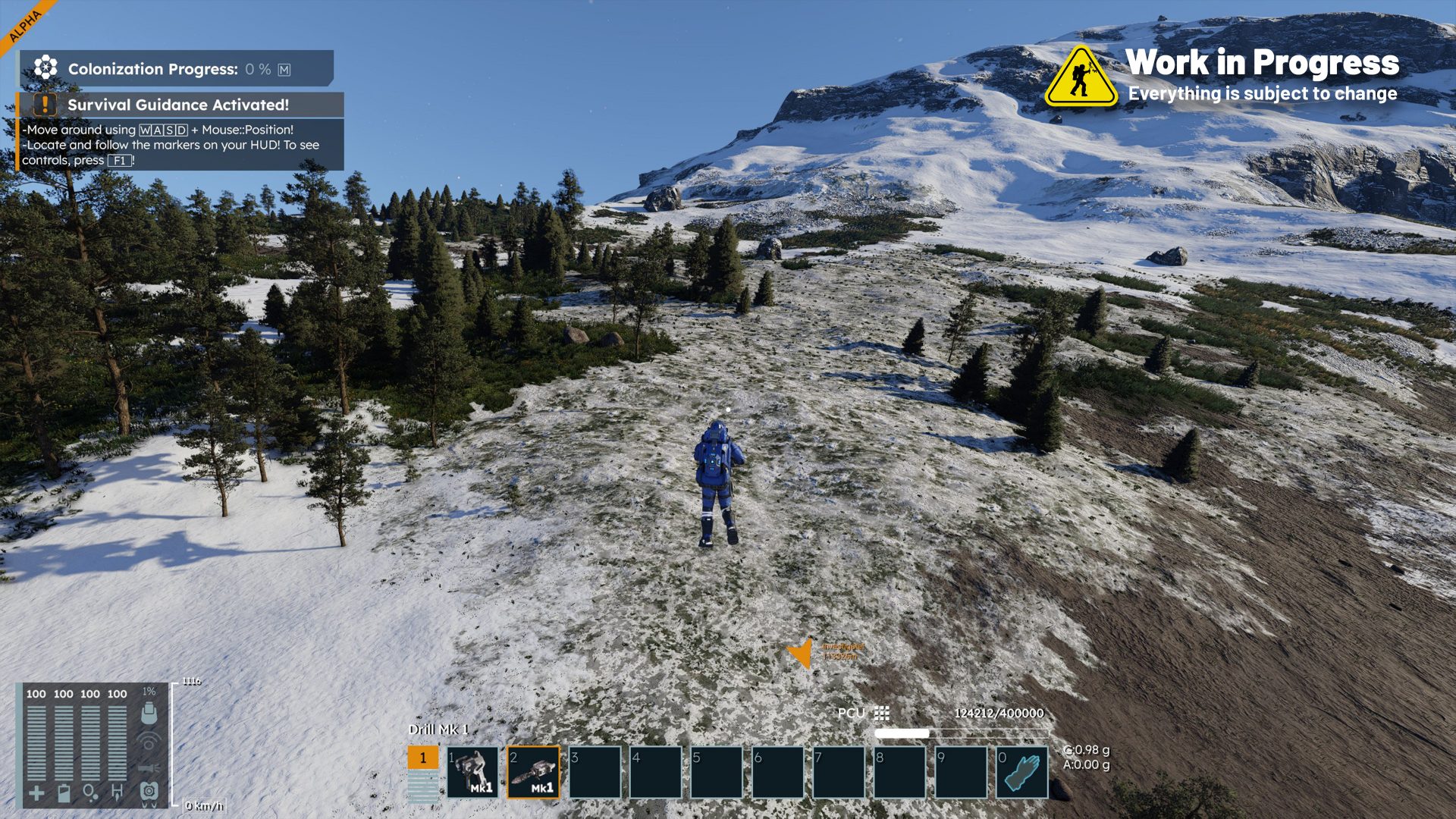Image resolution: width=1456 pixels, height=819 pixels.
Task: Click the backpack inventory fill icon
Action: [x=149, y=712]
